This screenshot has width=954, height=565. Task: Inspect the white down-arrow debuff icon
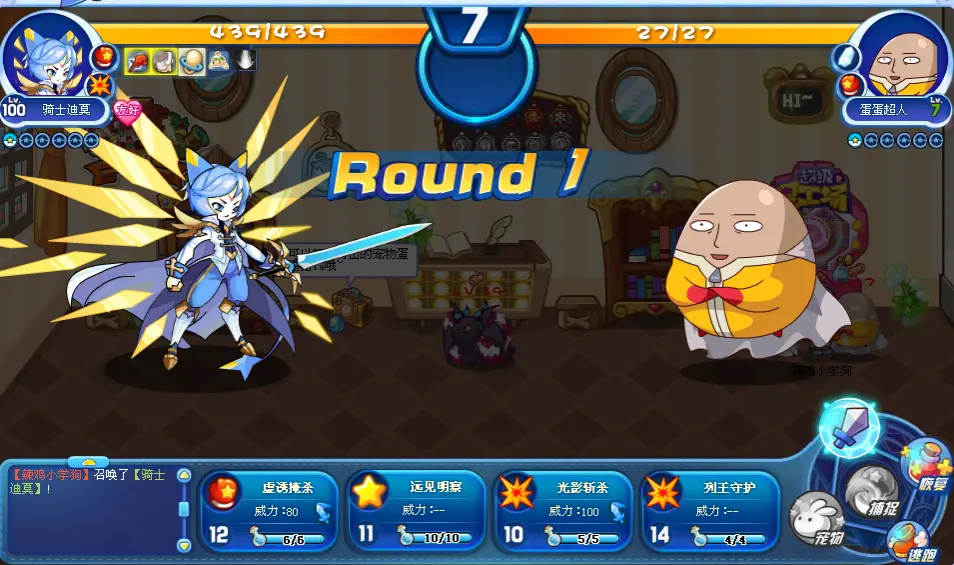tap(246, 60)
